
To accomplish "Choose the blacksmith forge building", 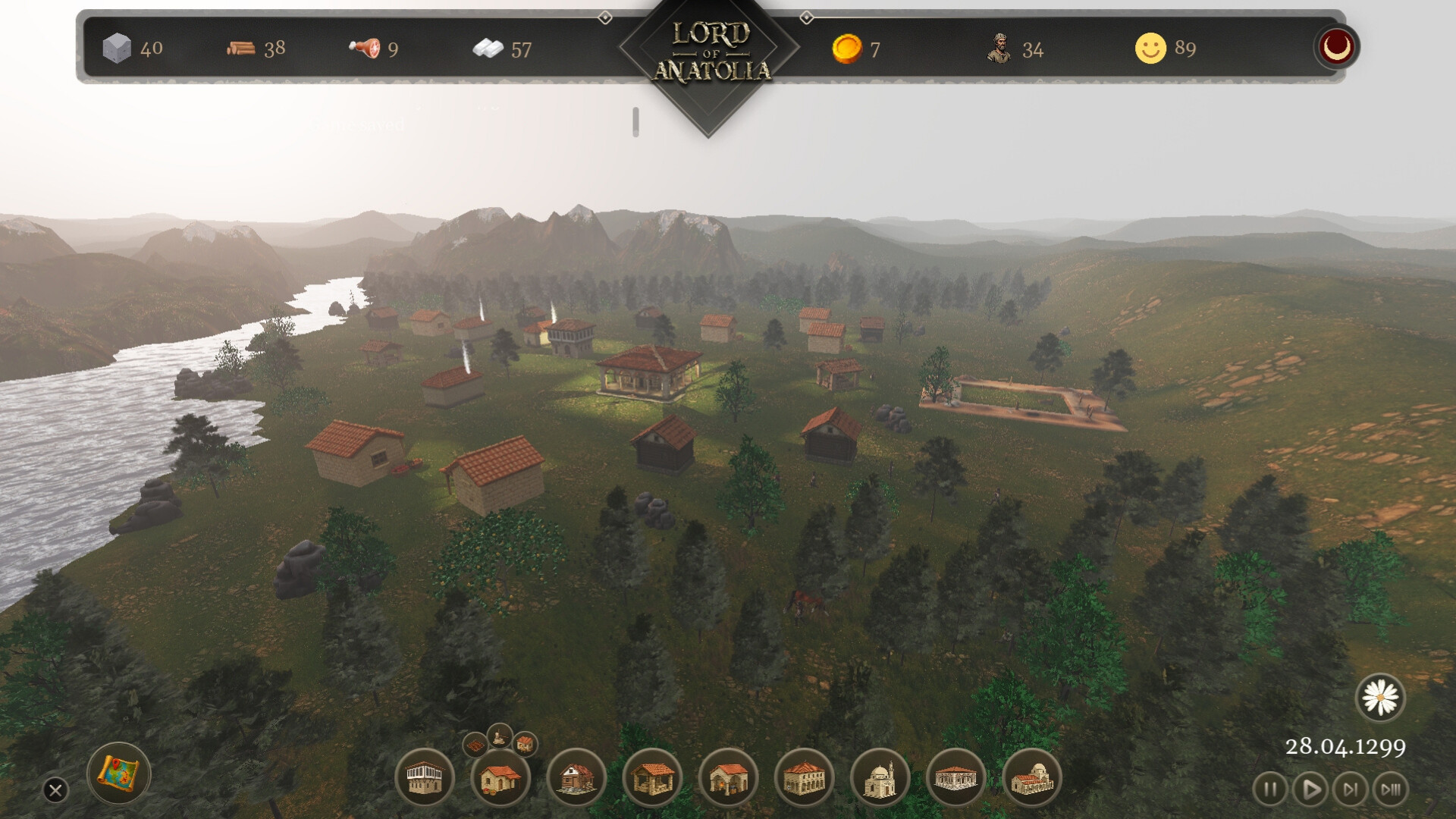I will (728, 778).
